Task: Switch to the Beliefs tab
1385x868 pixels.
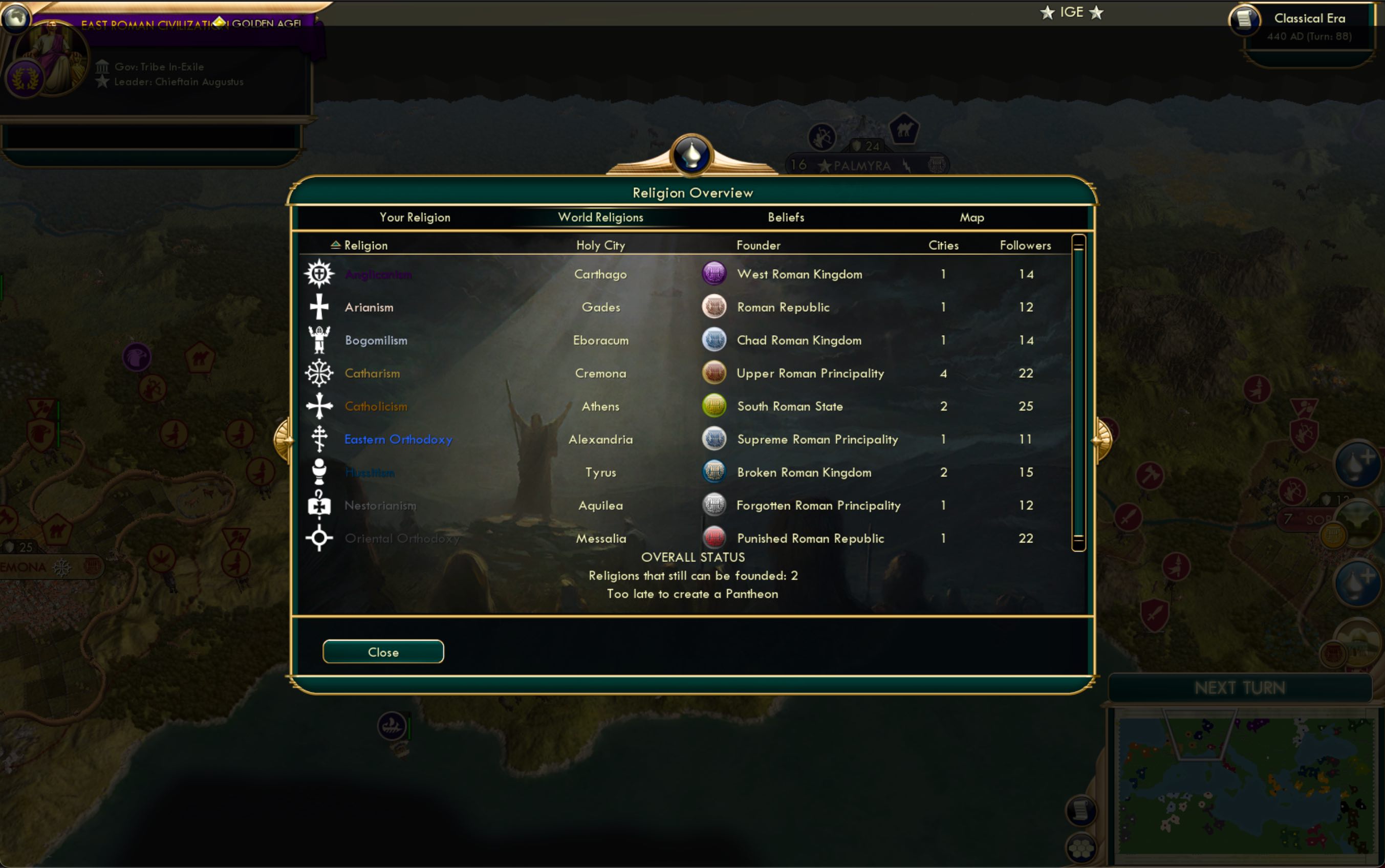Action: [x=786, y=217]
